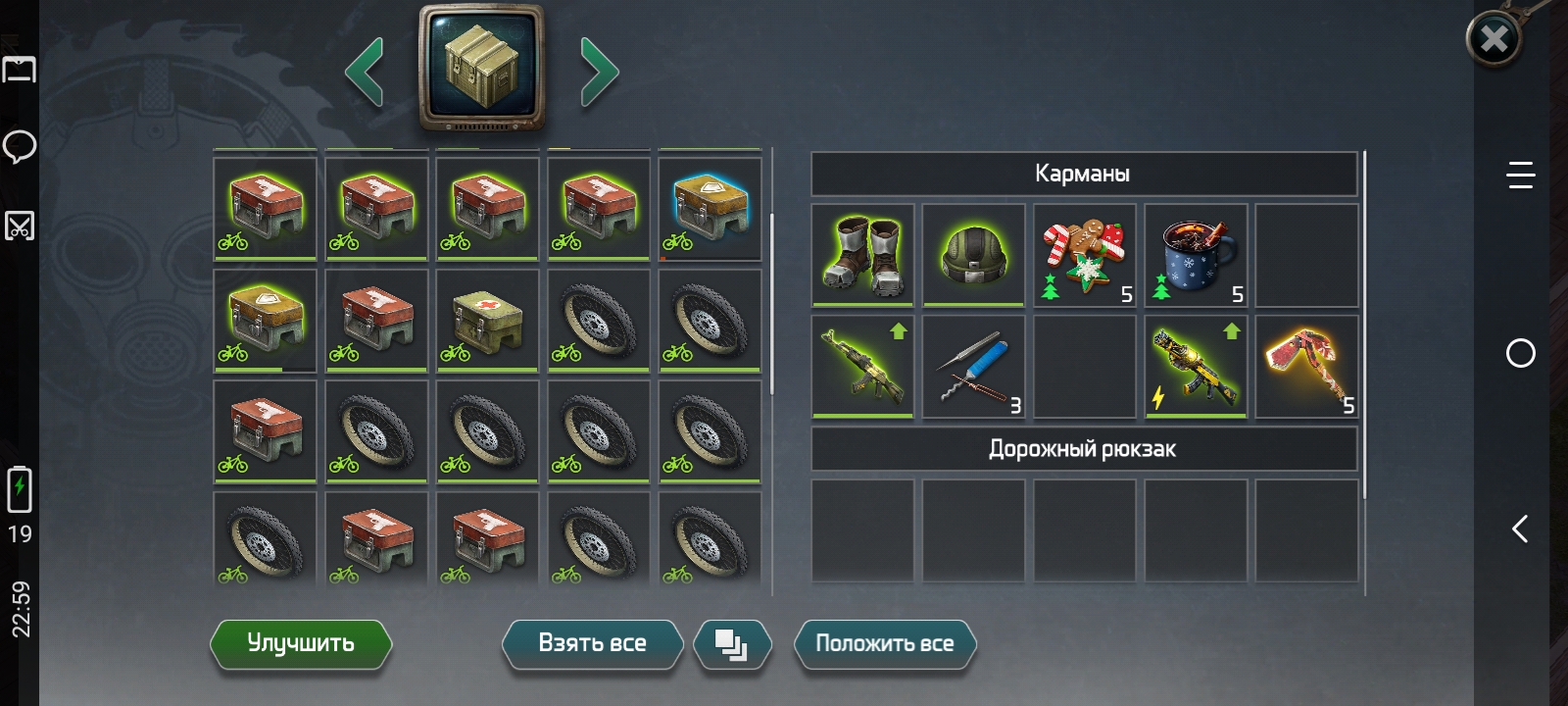Click the stack items button
Viewport: 1568px width, 706px height.
pyautogui.click(x=731, y=644)
